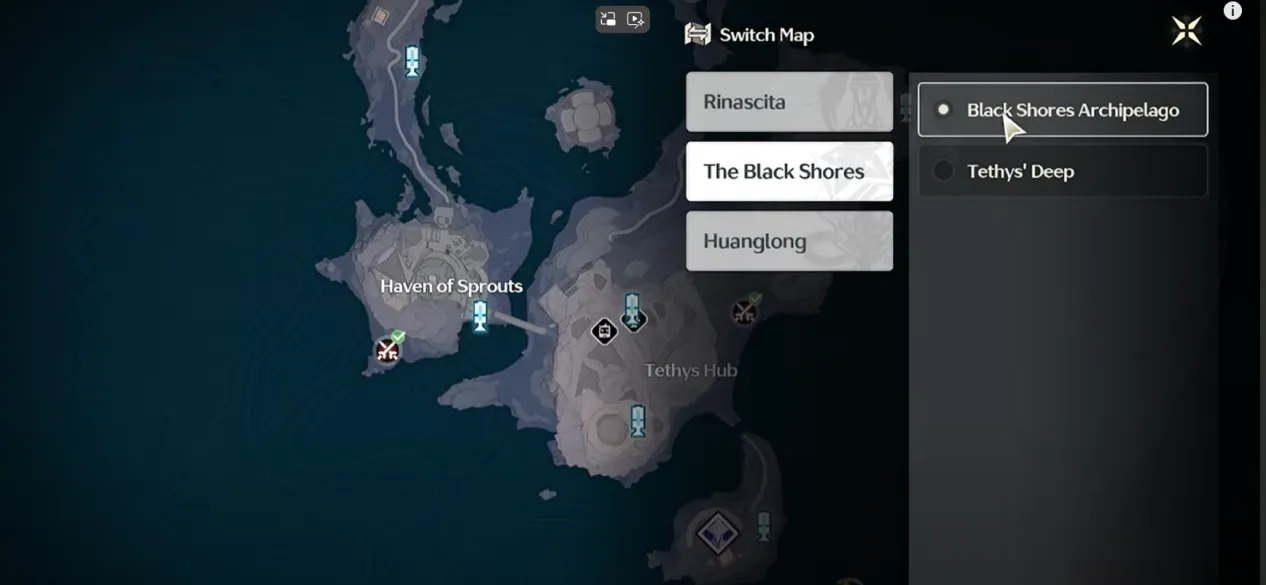Select the Tethys' Deep area option
This screenshot has width=1266, height=585.
pyautogui.click(x=1062, y=171)
